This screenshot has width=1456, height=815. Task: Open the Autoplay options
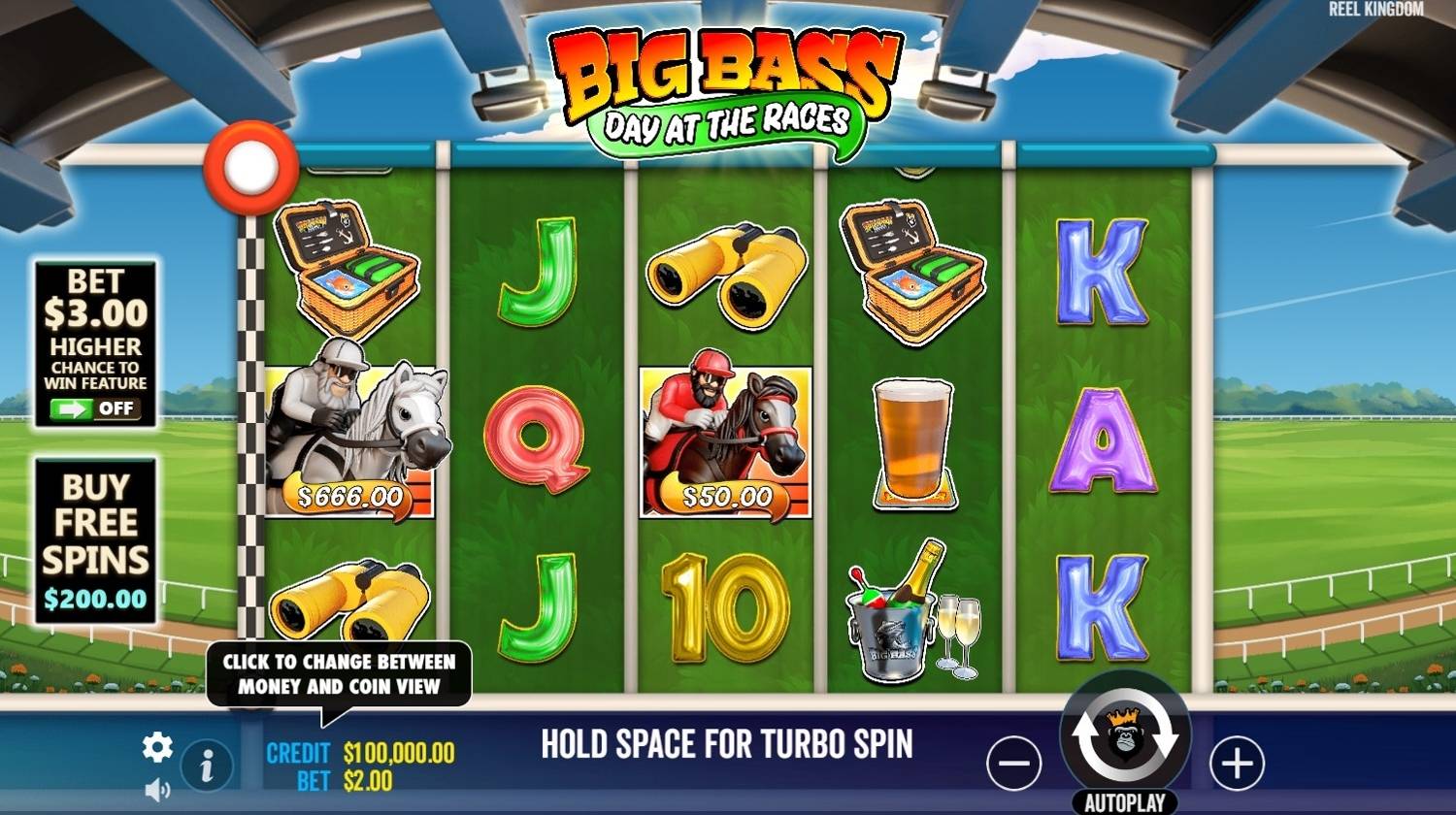coord(1124,803)
